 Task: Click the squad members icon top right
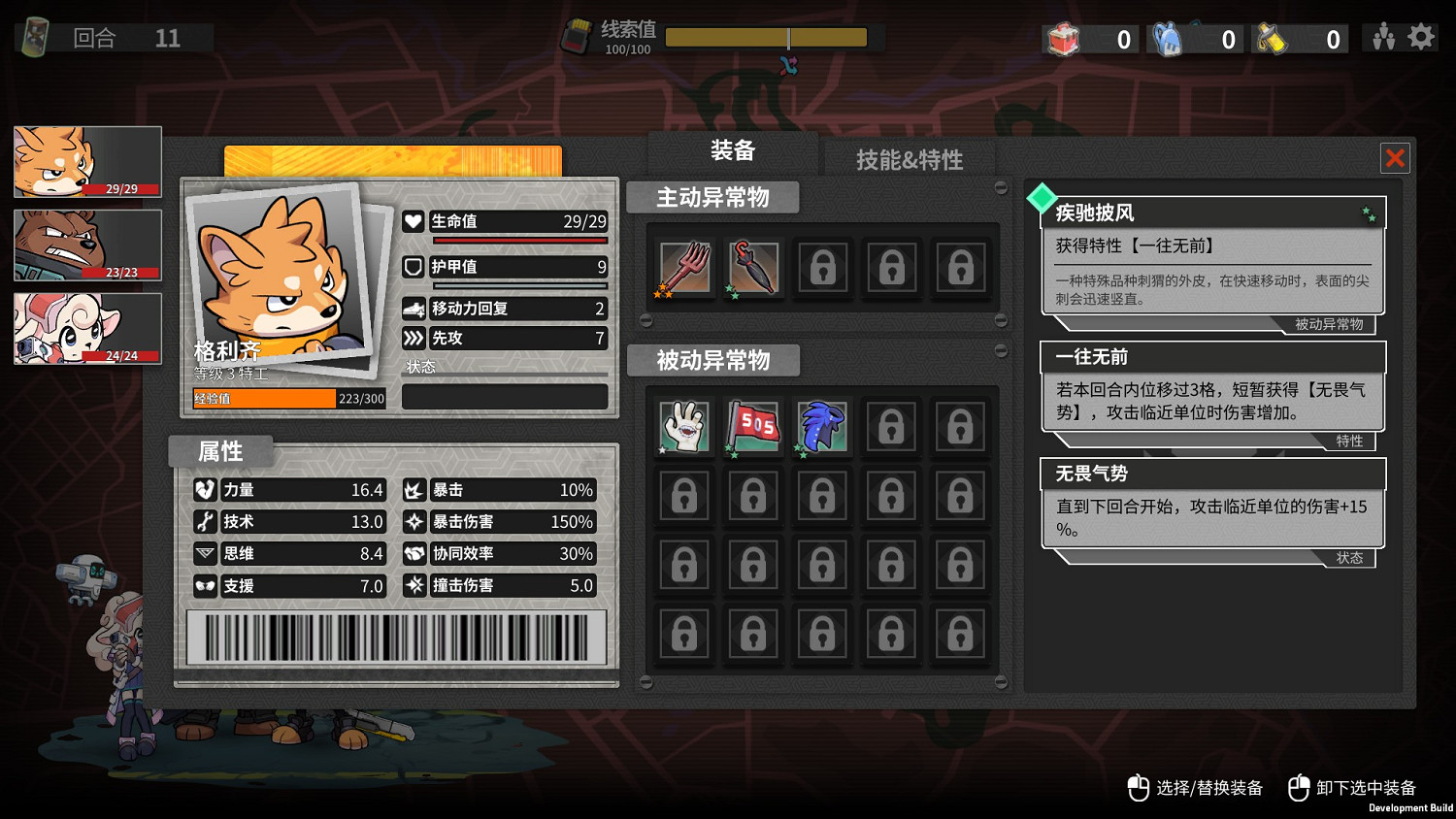(1382, 36)
